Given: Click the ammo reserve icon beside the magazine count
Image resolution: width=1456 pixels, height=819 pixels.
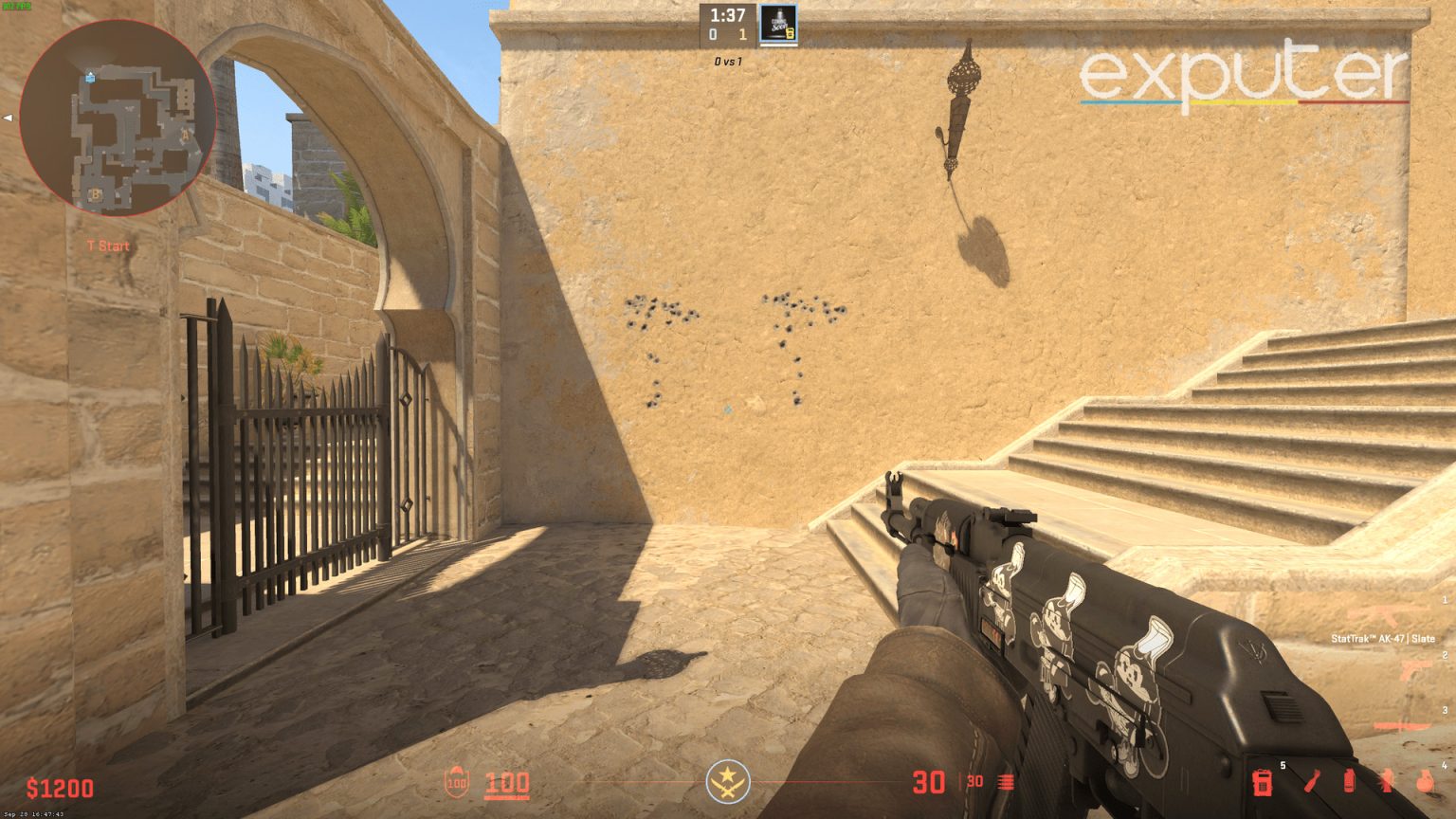Looking at the screenshot, I should 1005,782.
